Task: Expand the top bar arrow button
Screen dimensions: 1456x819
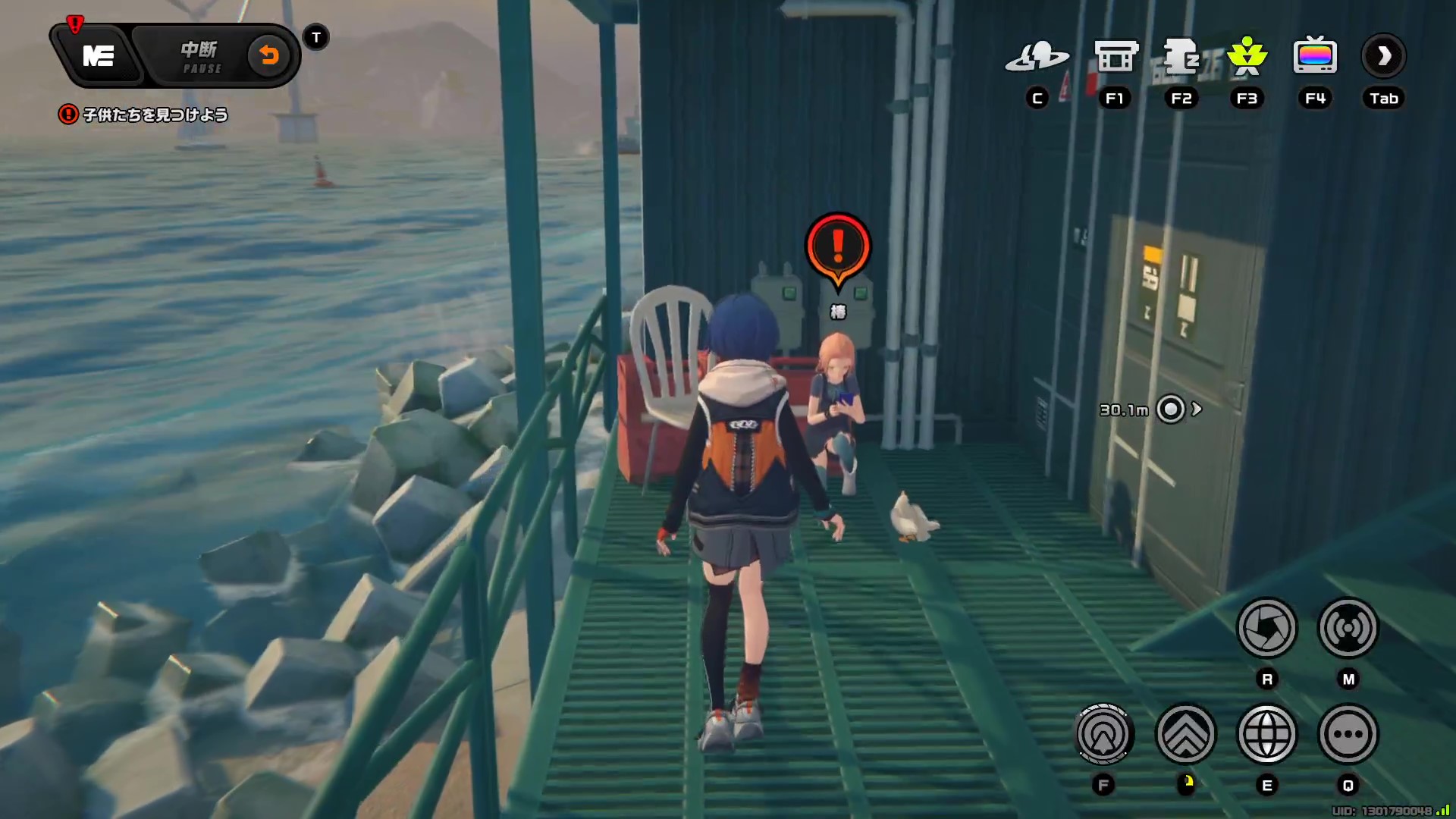Action: click(x=1384, y=56)
